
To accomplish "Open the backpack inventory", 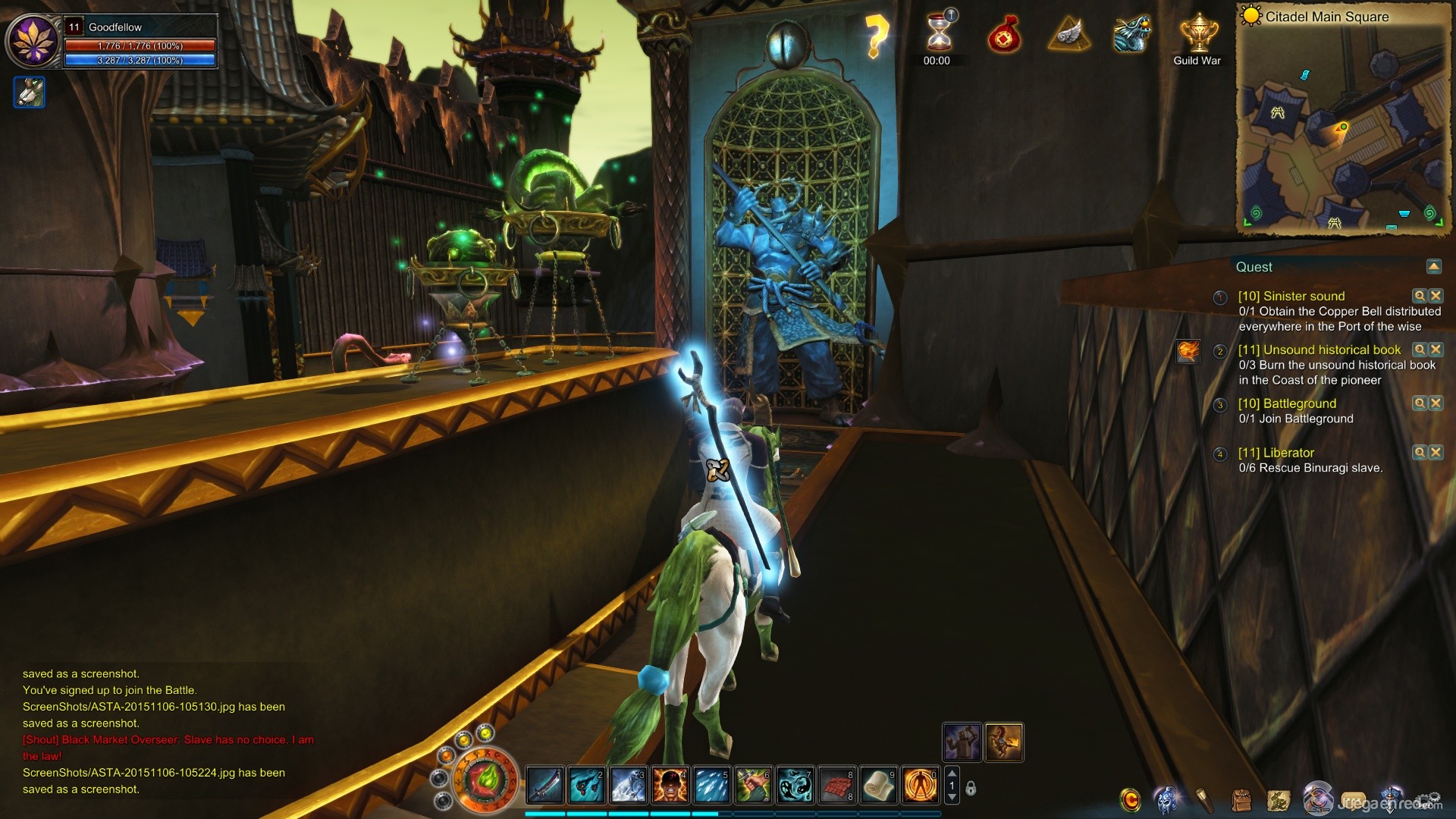I will [1241, 800].
